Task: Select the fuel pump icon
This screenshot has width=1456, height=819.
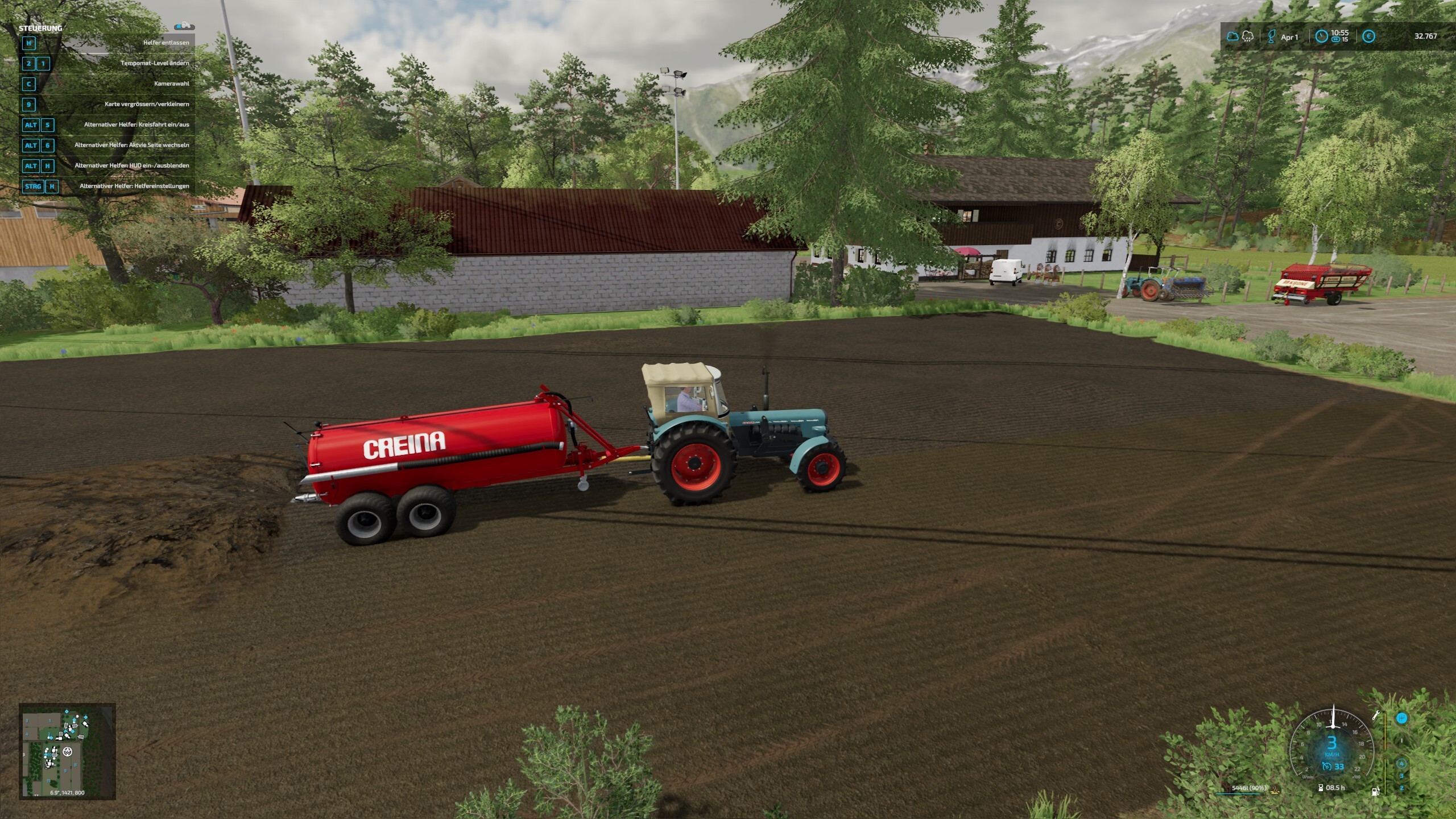Action: (1375, 791)
